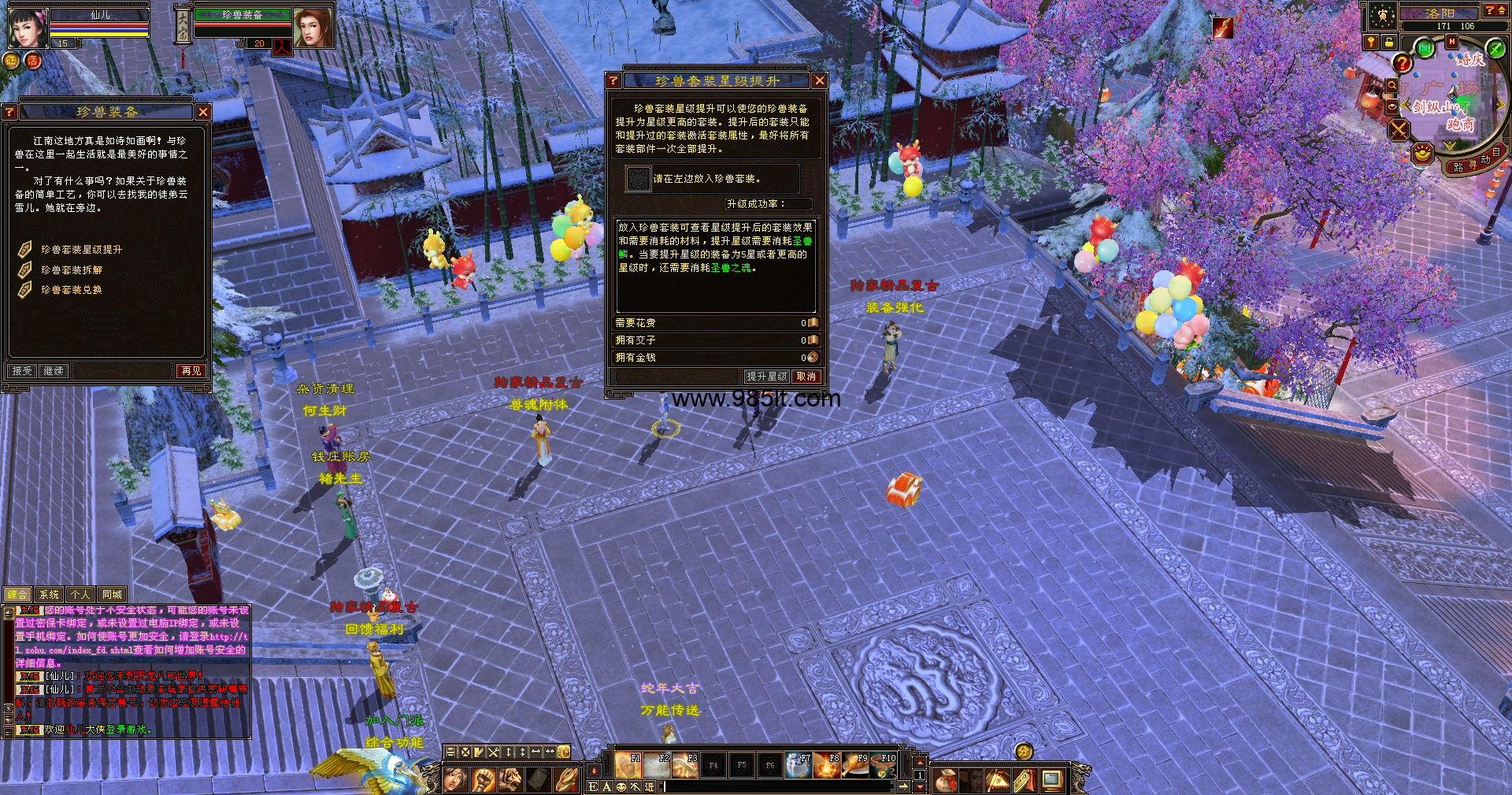Activate the F8 fire skill slot

point(827,765)
